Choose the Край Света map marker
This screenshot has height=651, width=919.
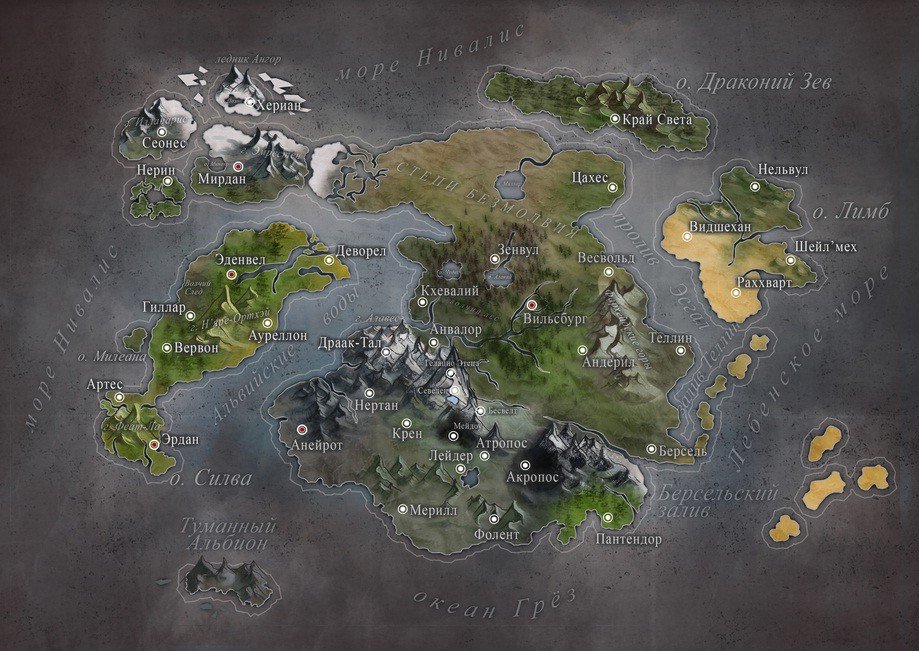(615, 119)
